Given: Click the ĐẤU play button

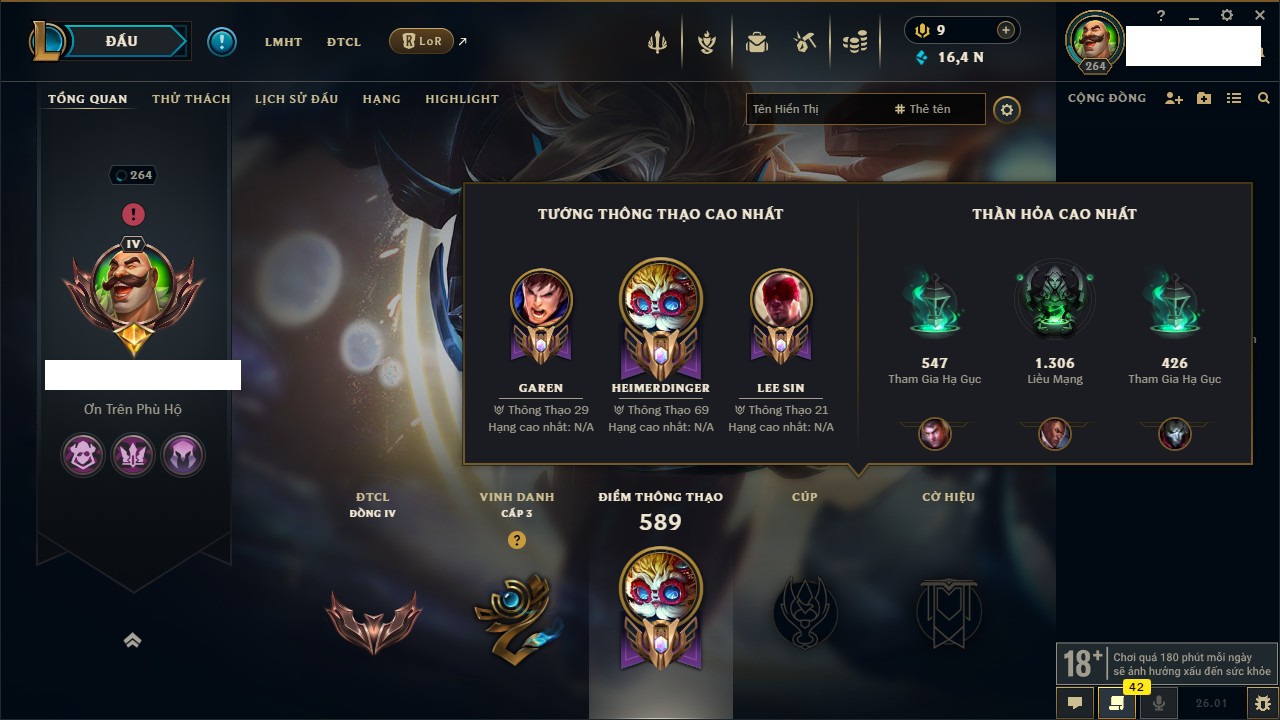Looking at the screenshot, I should (x=122, y=41).
